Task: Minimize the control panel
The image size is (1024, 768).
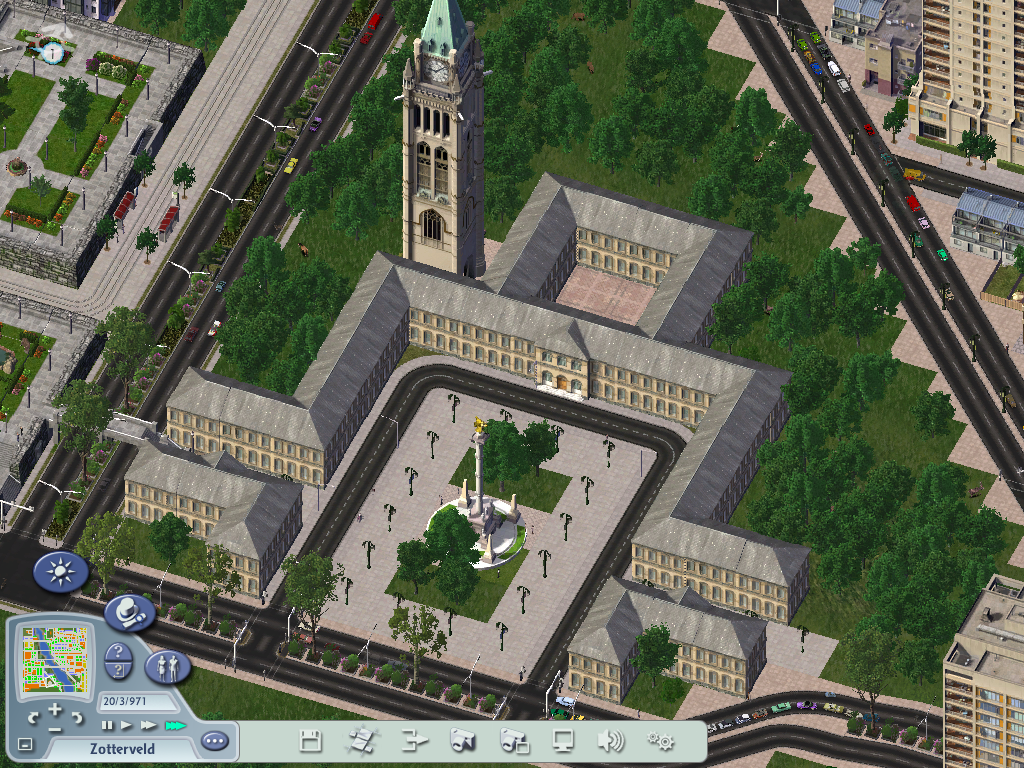Action: 26,745
